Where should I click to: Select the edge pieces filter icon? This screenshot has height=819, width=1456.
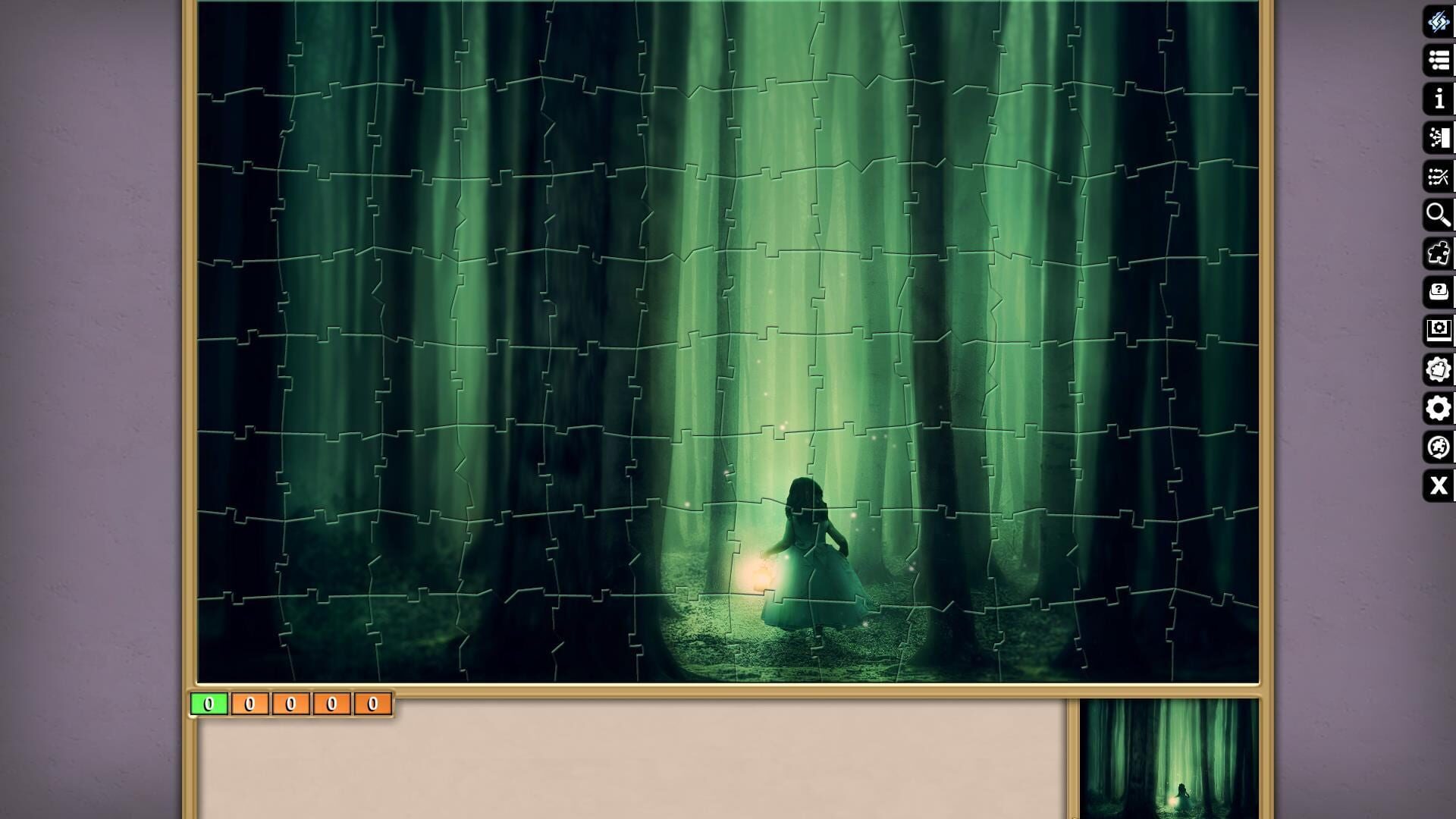1439,250
